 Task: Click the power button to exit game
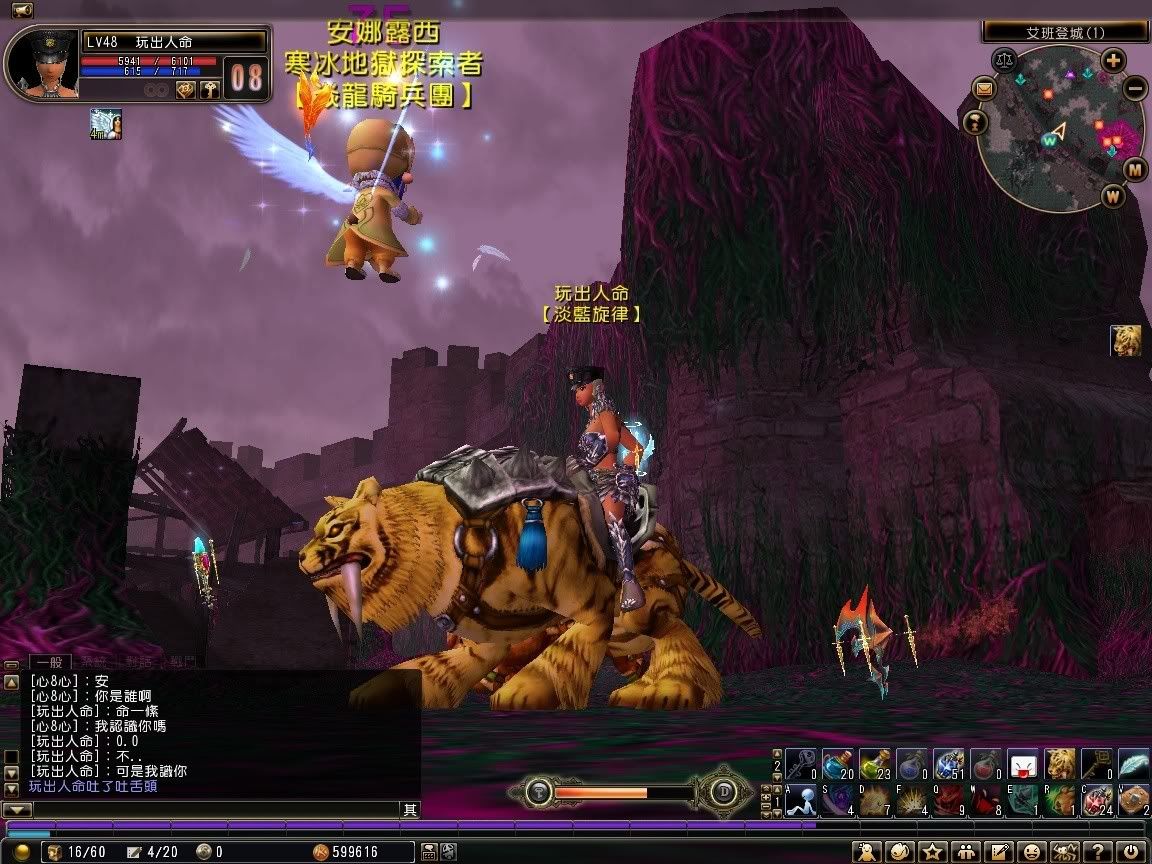pos(1131,852)
